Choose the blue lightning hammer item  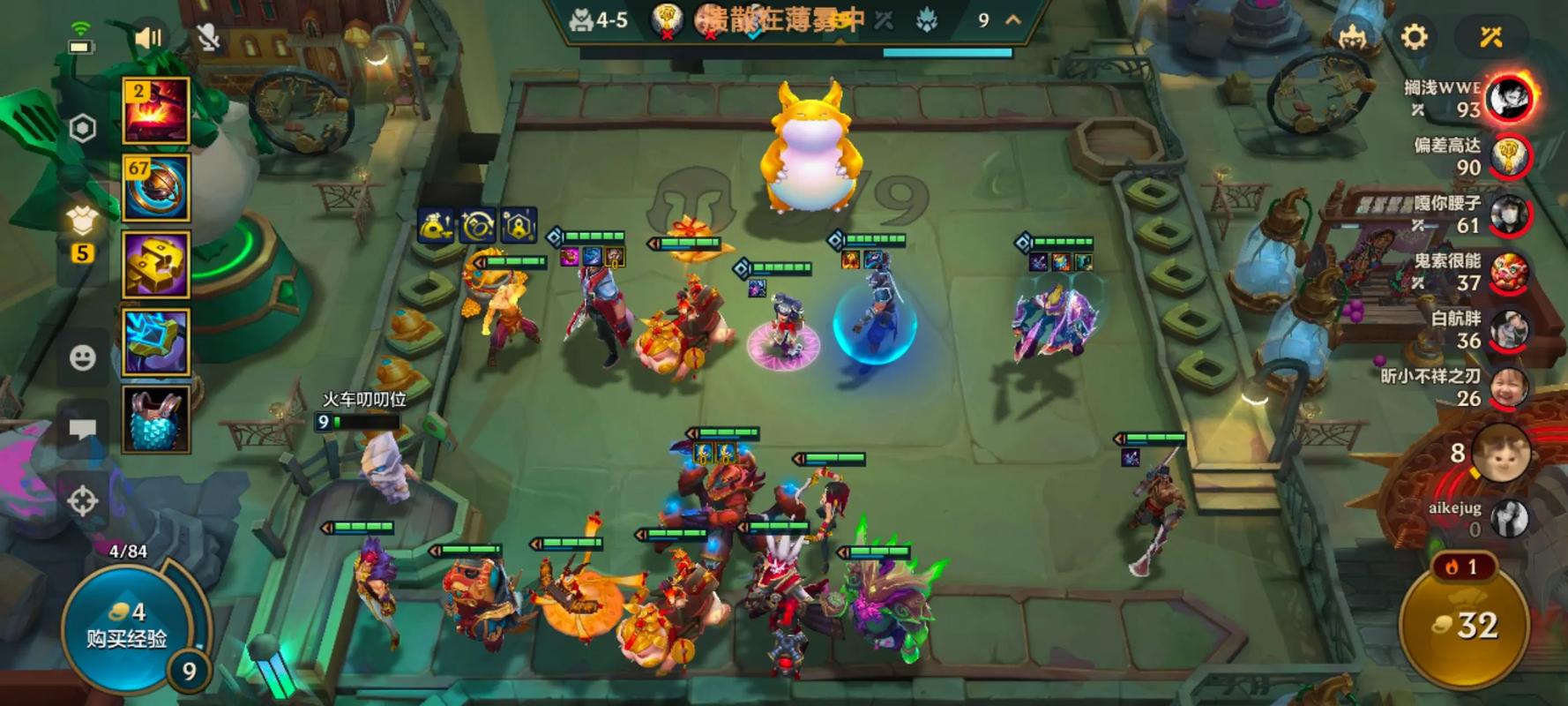[156, 342]
